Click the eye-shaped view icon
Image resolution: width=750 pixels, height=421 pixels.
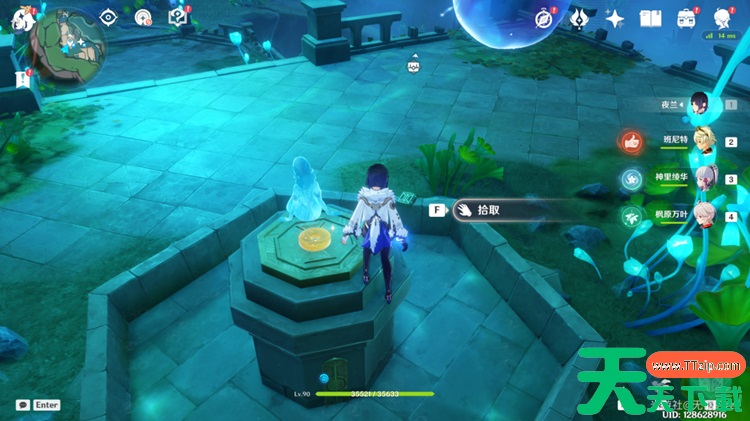110,16
